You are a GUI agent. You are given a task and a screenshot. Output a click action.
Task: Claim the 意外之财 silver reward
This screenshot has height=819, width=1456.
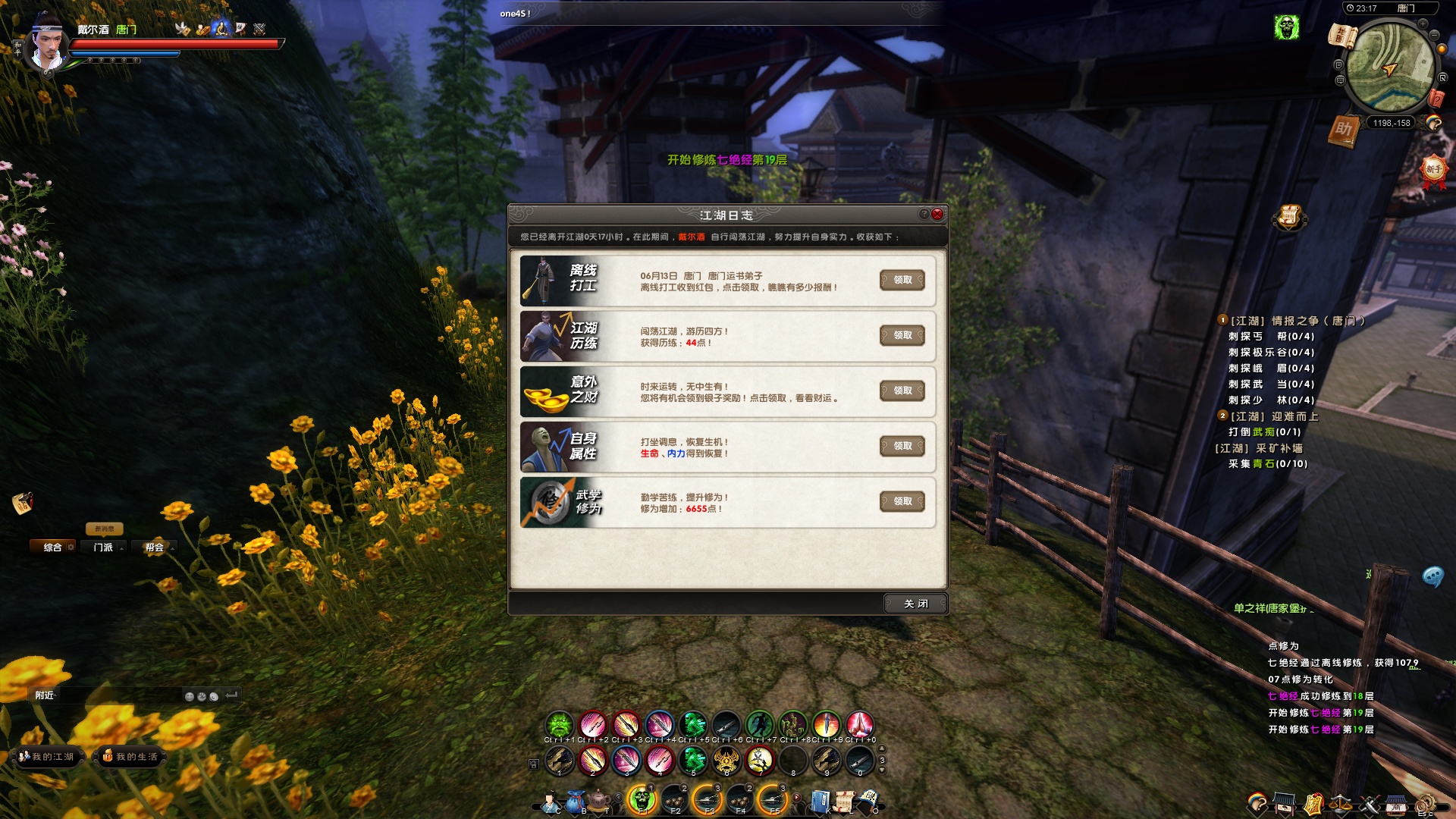tap(902, 391)
